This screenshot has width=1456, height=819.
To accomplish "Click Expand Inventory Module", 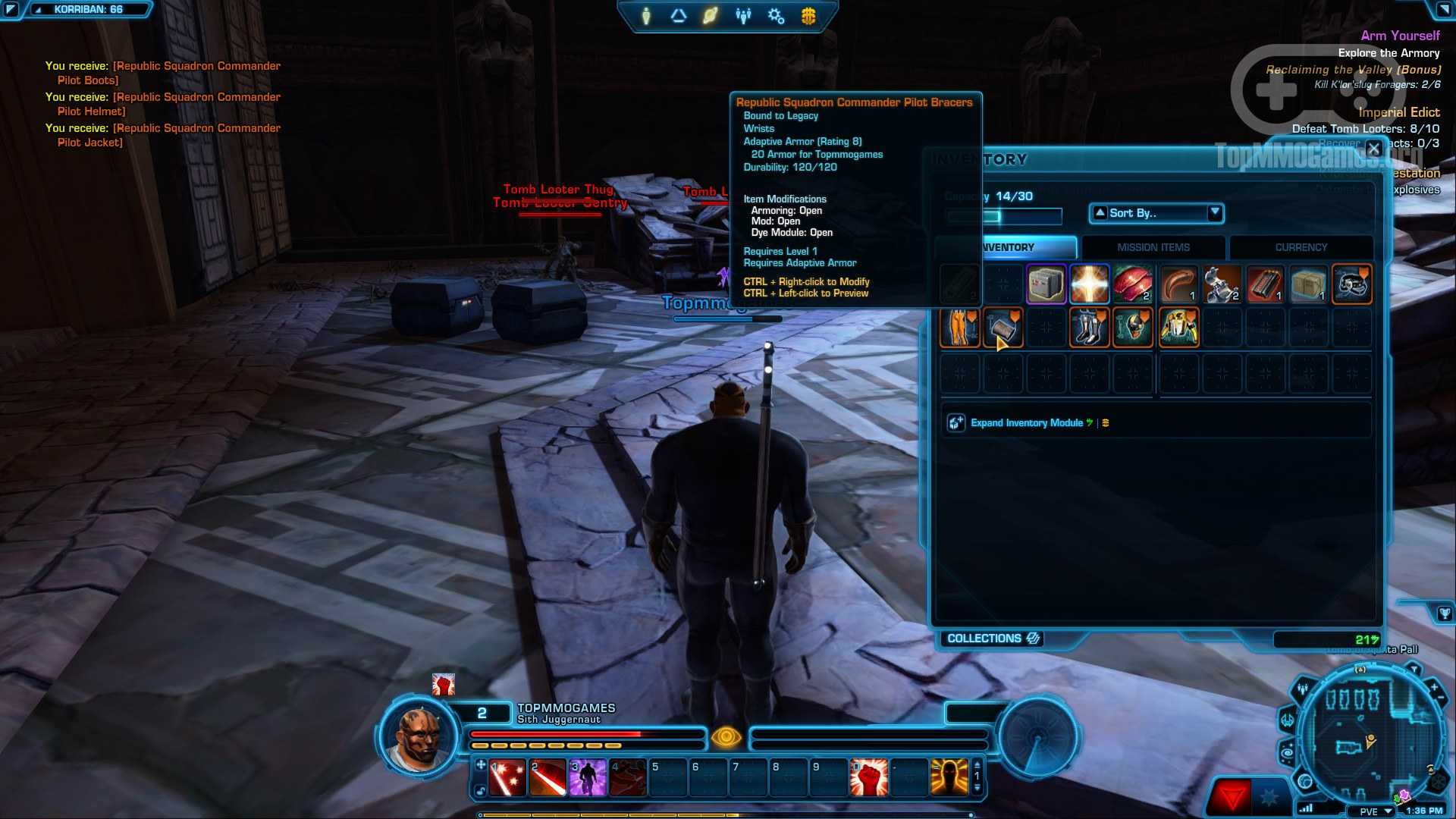I will pos(1026,423).
